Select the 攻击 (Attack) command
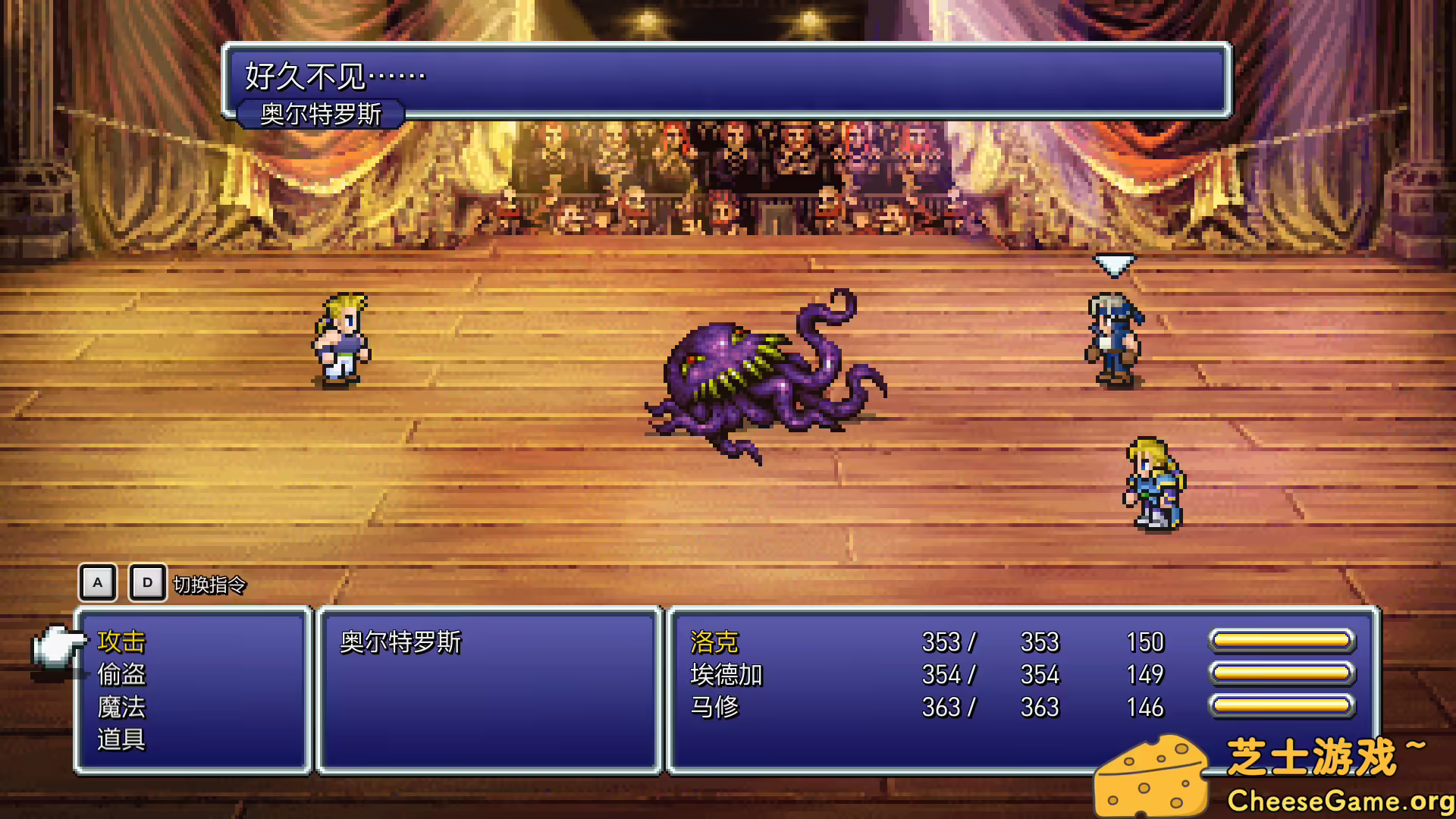This screenshot has width=1456, height=819. [x=123, y=642]
